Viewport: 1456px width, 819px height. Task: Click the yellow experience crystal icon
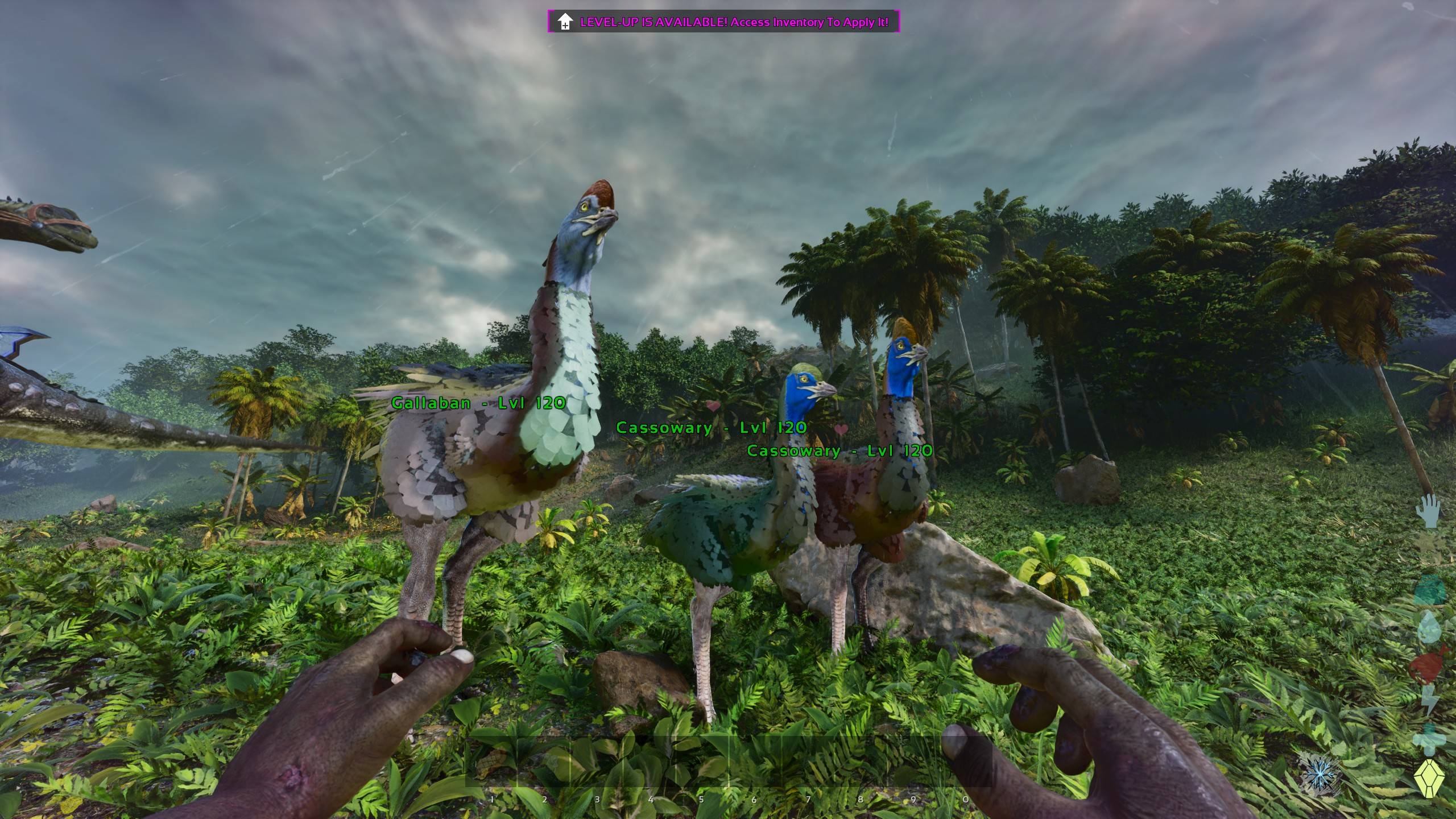[1429, 778]
